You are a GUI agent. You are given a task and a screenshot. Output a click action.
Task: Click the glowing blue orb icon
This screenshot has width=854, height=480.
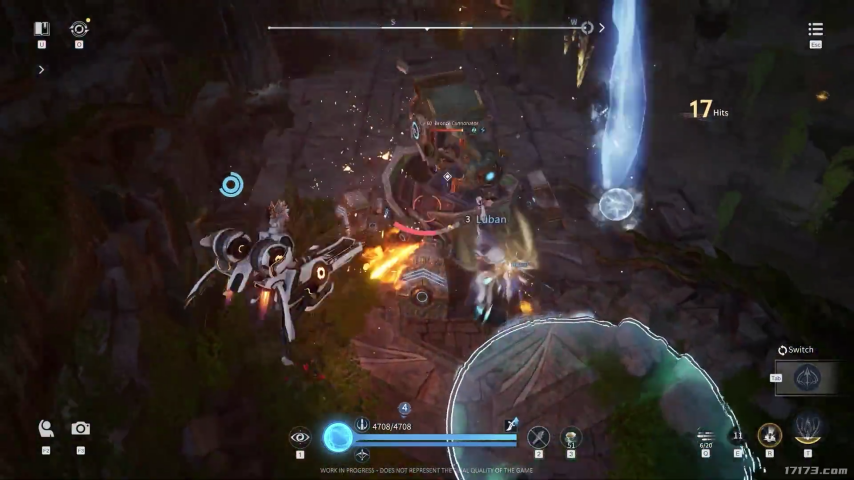(x=338, y=436)
